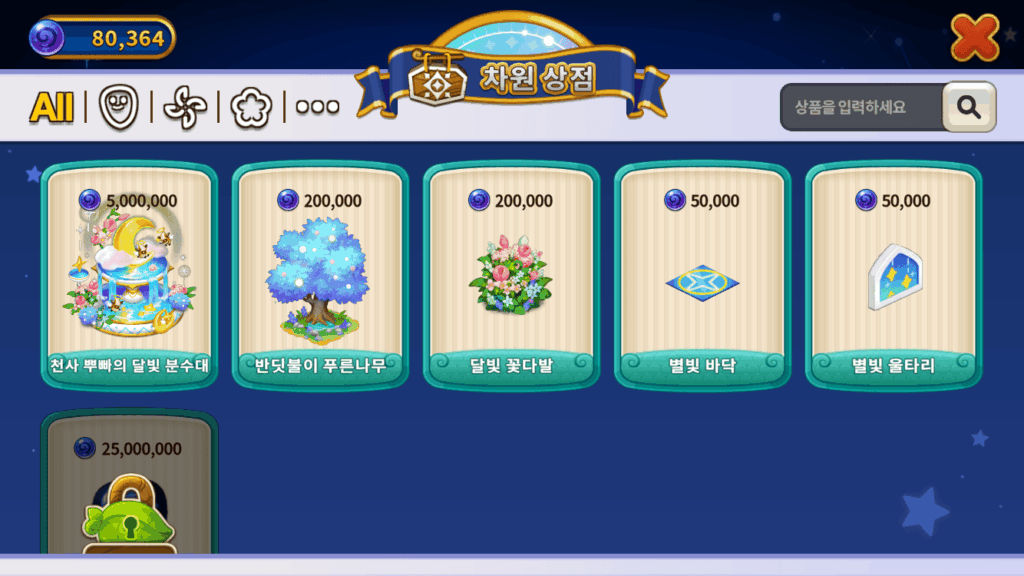Open the locked 25,000,000 item card
The width and height of the screenshot is (1024, 576).
[129, 490]
